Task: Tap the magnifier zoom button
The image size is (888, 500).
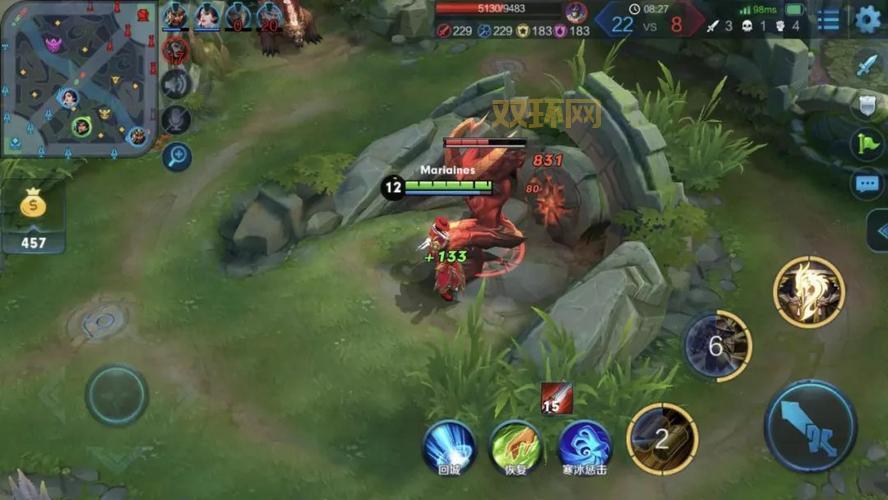Action: tap(177, 155)
